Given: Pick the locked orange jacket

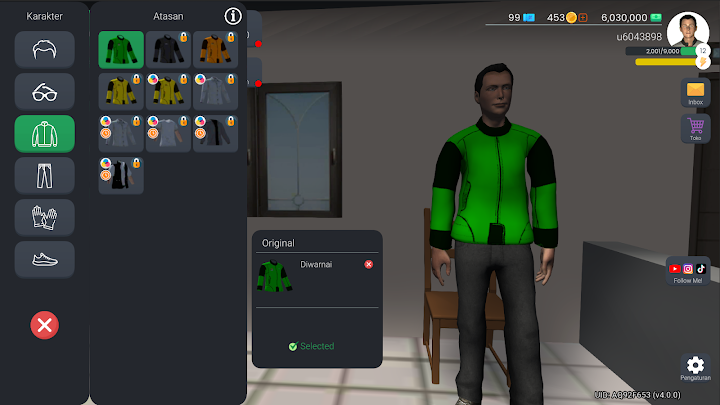Looking at the screenshot, I should tap(215, 49).
